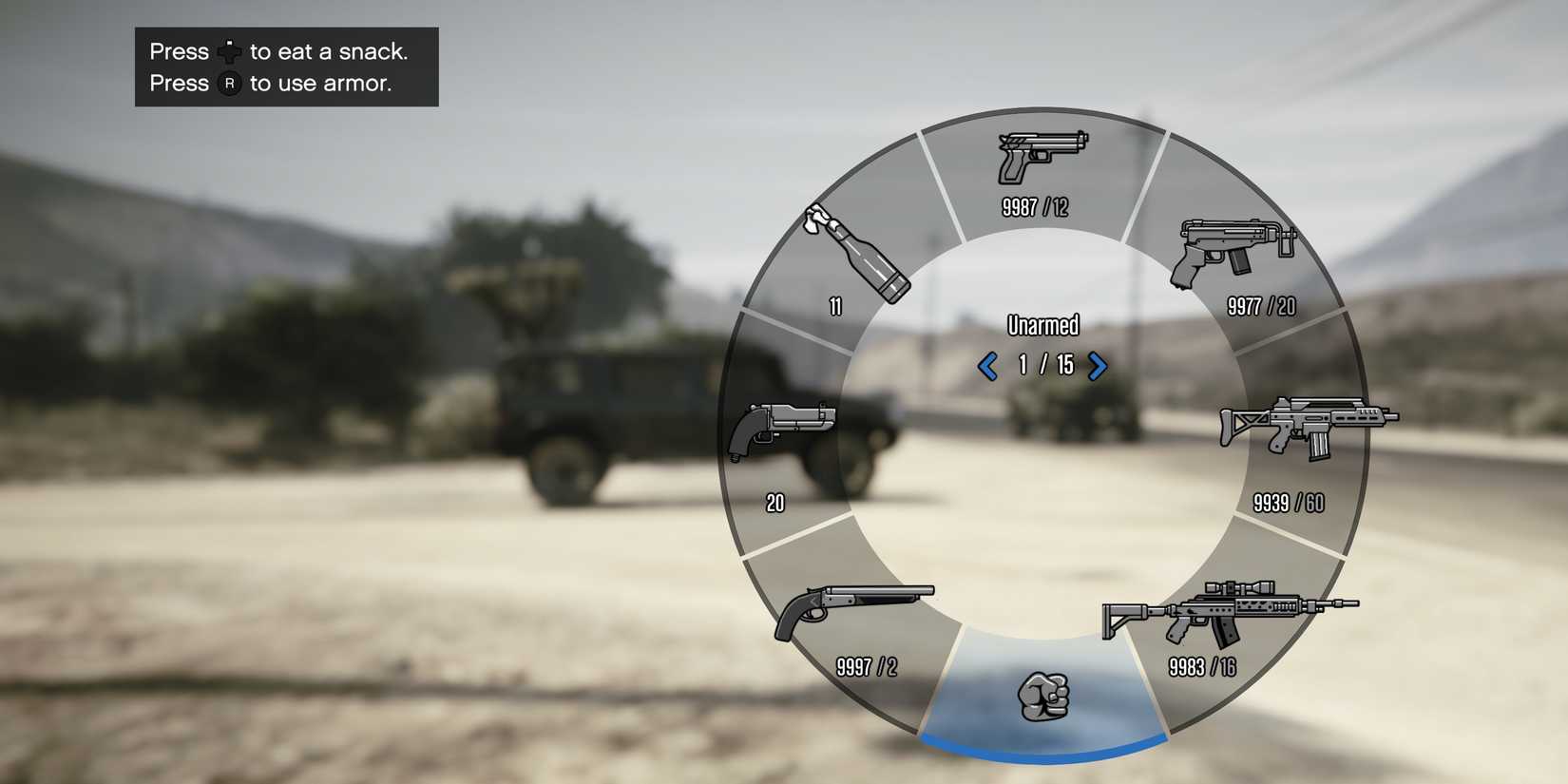This screenshot has height=784, width=1568.
Task: Click the Unarmed label in the wheel center
Action: coord(1042,325)
